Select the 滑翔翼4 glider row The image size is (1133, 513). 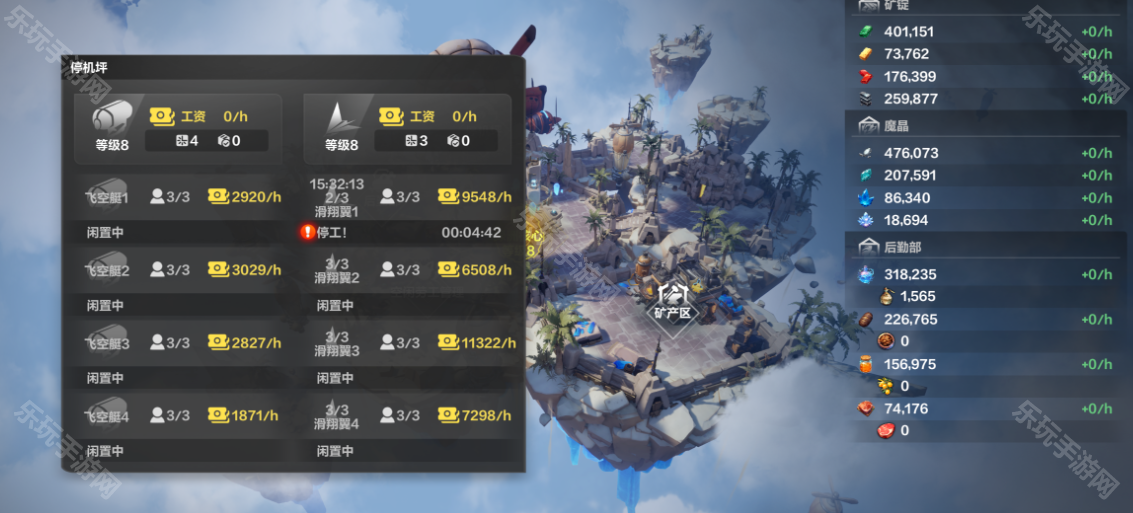click(x=411, y=416)
